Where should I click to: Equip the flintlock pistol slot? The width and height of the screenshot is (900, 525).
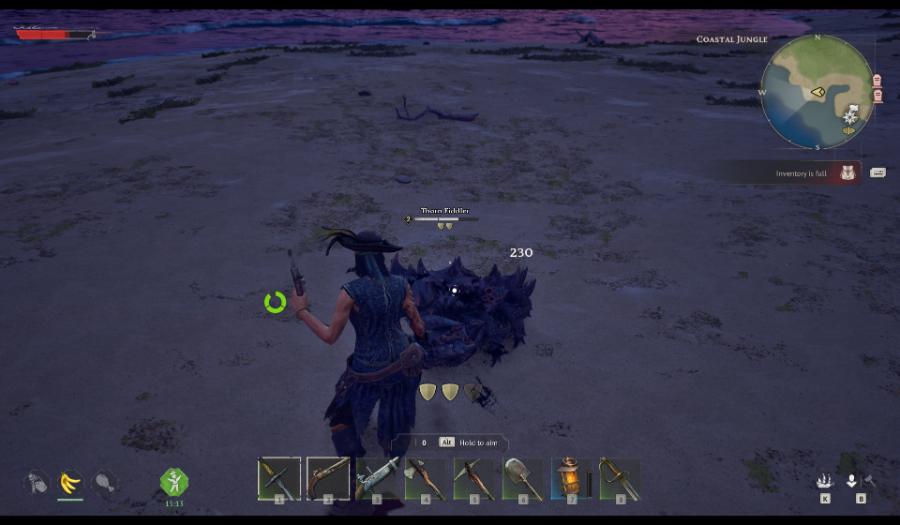[x=328, y=479]
